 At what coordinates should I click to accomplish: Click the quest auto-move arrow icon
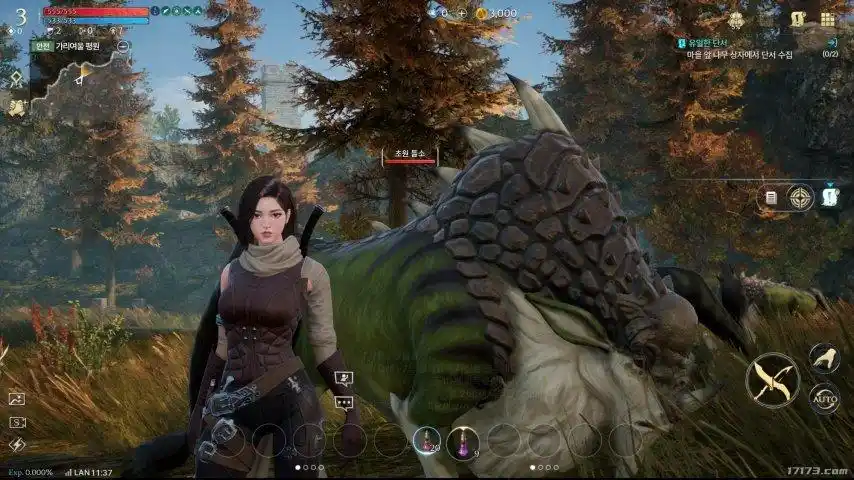[x=832, y=42]
